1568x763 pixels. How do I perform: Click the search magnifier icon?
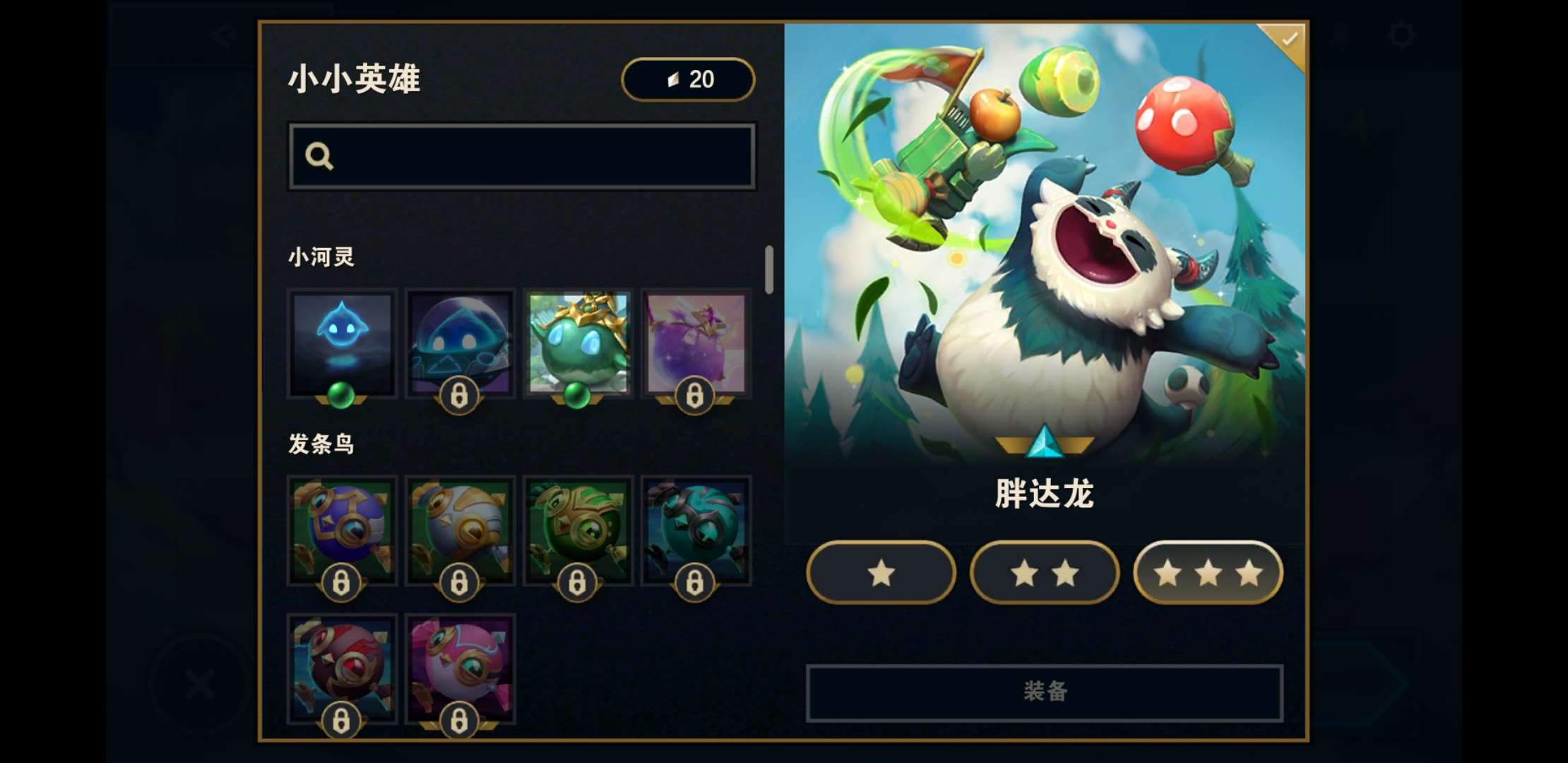click(x=321, y=155)
